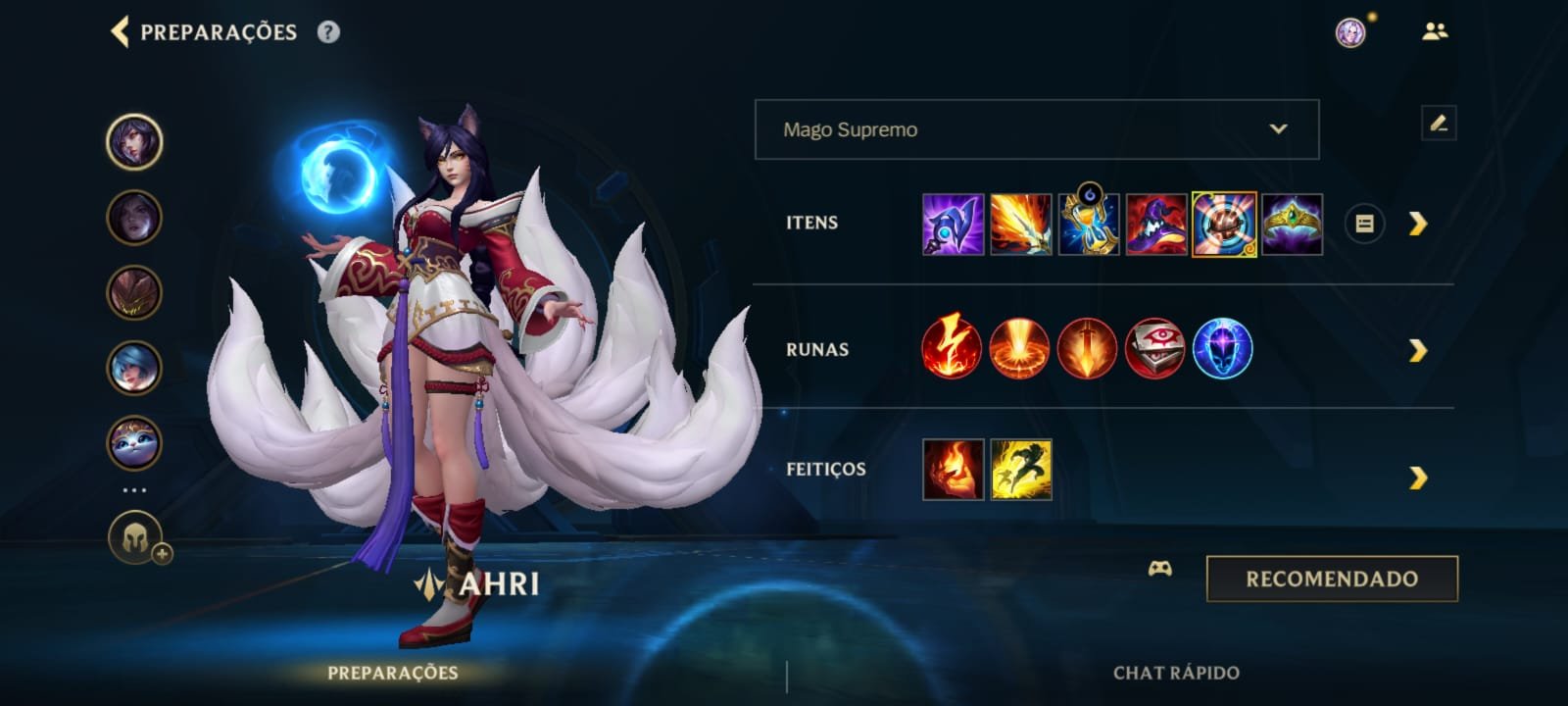Open the friends list icon
The height and width of the screenshot is (706, 1568).
tap(1435, 32)
